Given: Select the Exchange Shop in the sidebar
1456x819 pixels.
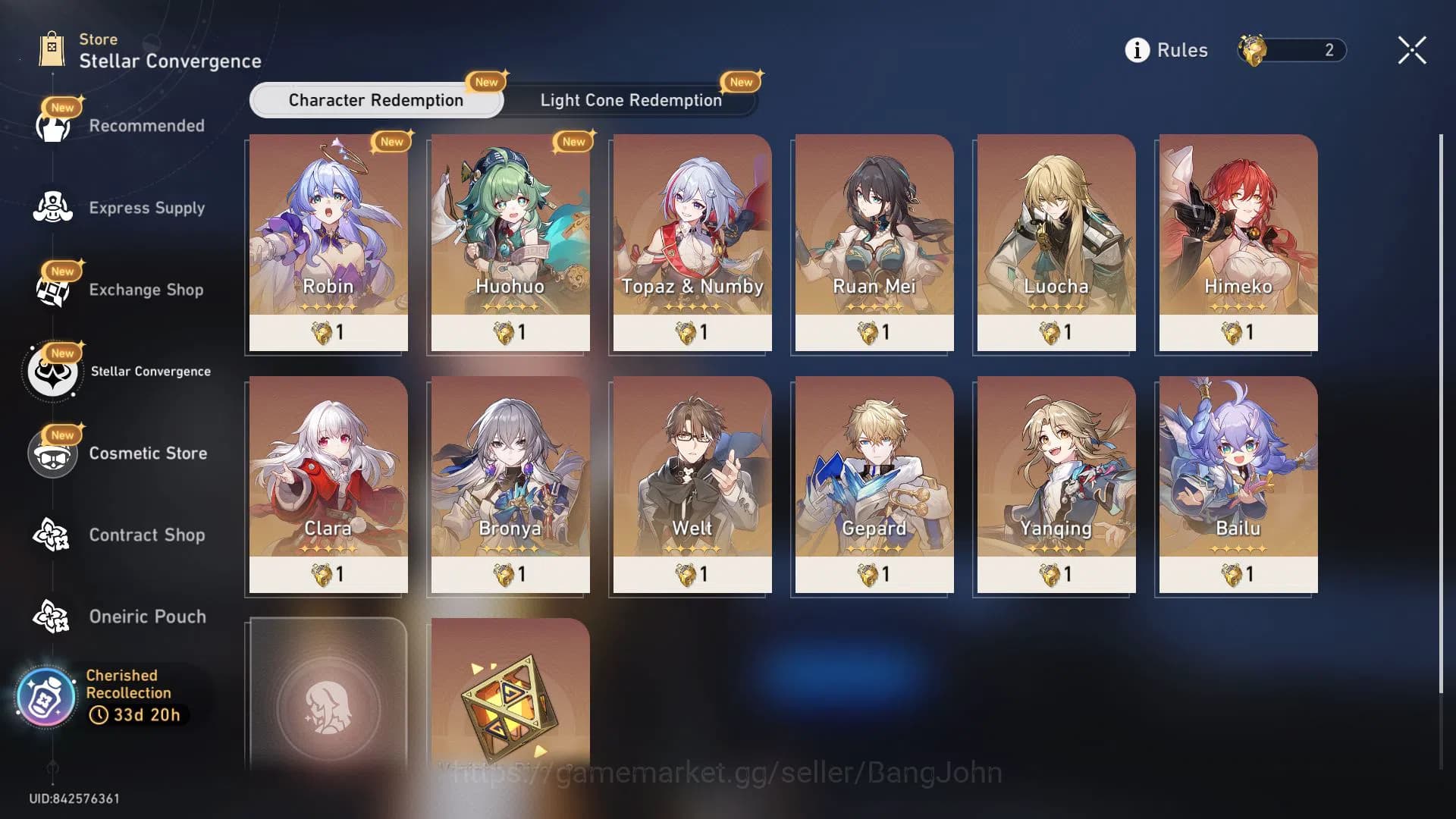Looking at the screenshot, I should (52, 290).
